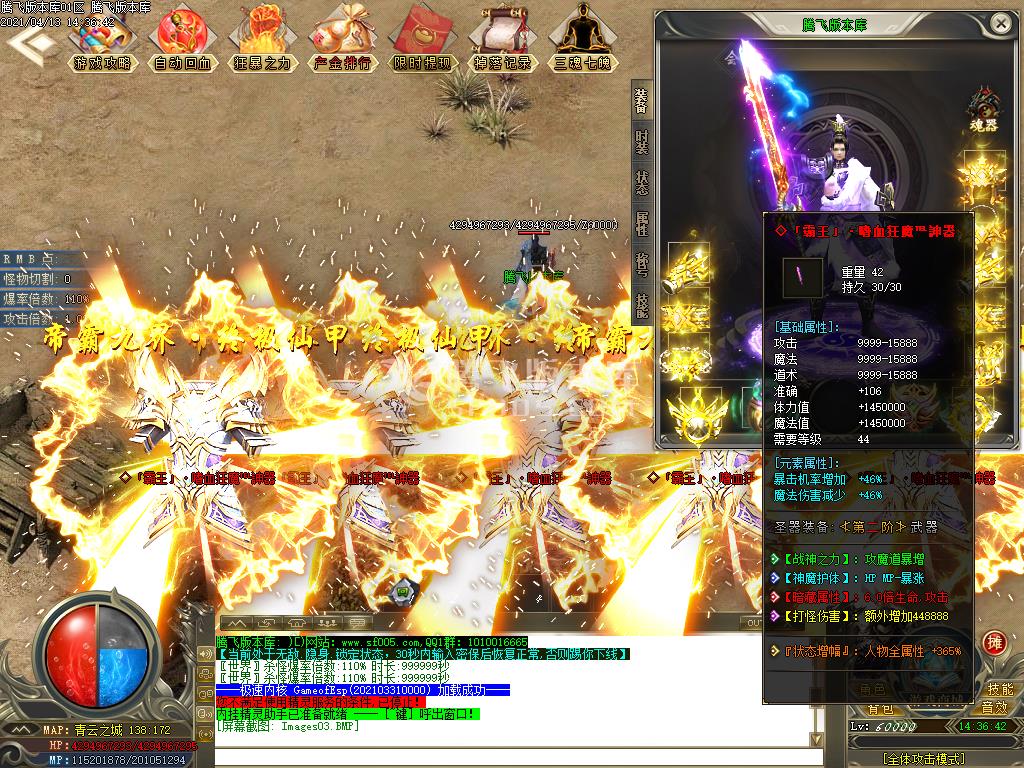The width and height of the screenshot is (1024, 768).
Task: Switch to the 时装 fashion tab
Action: click(642, 145)
